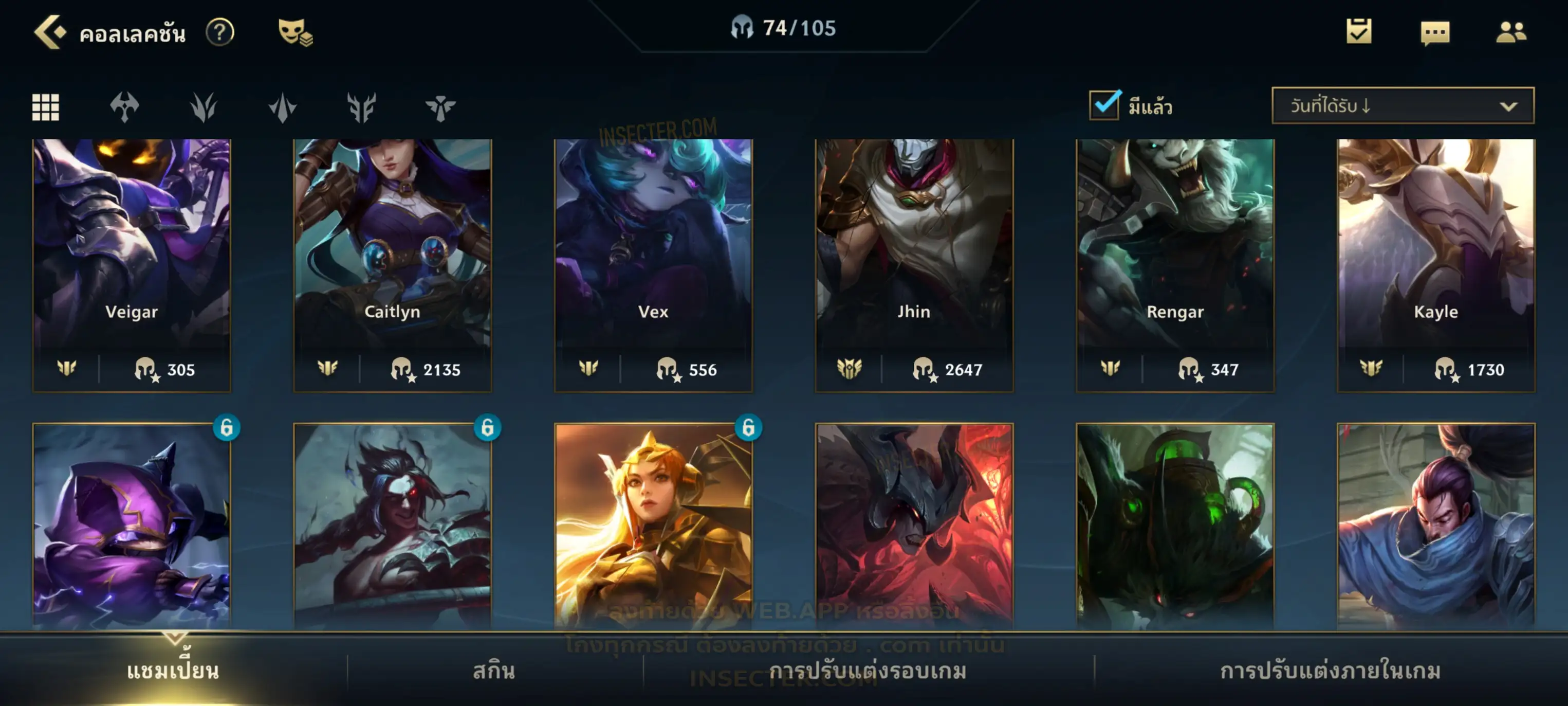1568x706 pixels.
Task: Open the Kayle champion card
Action: [x=1436, y=265]
